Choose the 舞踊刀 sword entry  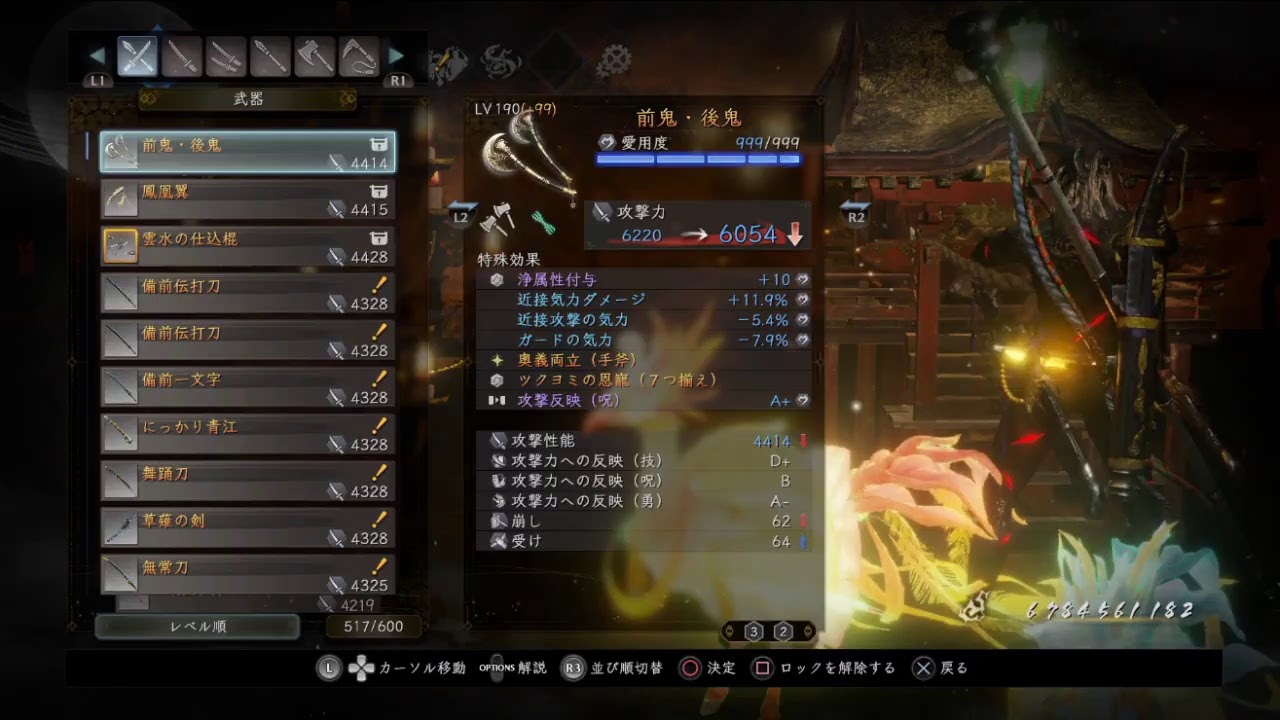[247, 481]
